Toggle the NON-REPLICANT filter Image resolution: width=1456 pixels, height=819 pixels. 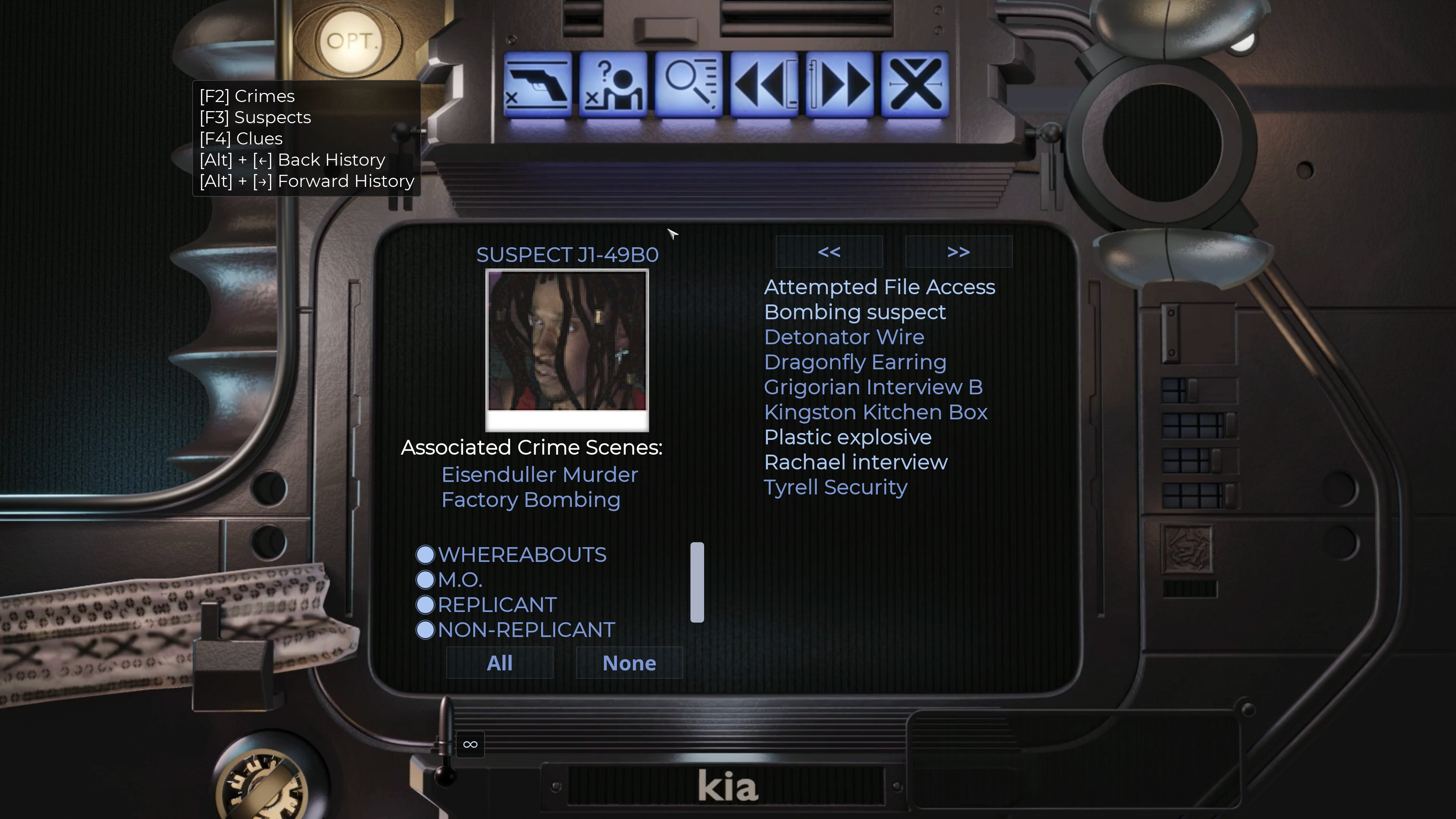click(x=425, y=630)
